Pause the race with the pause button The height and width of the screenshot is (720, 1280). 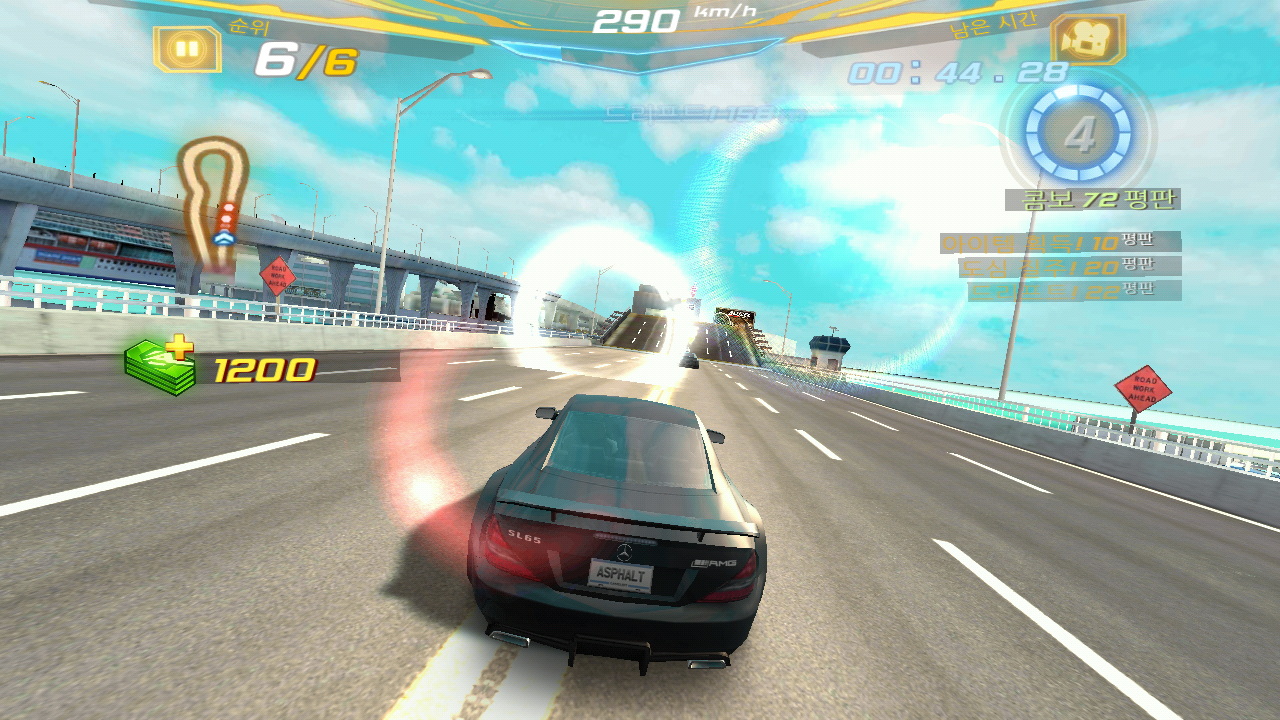click(x=187, y=48)
